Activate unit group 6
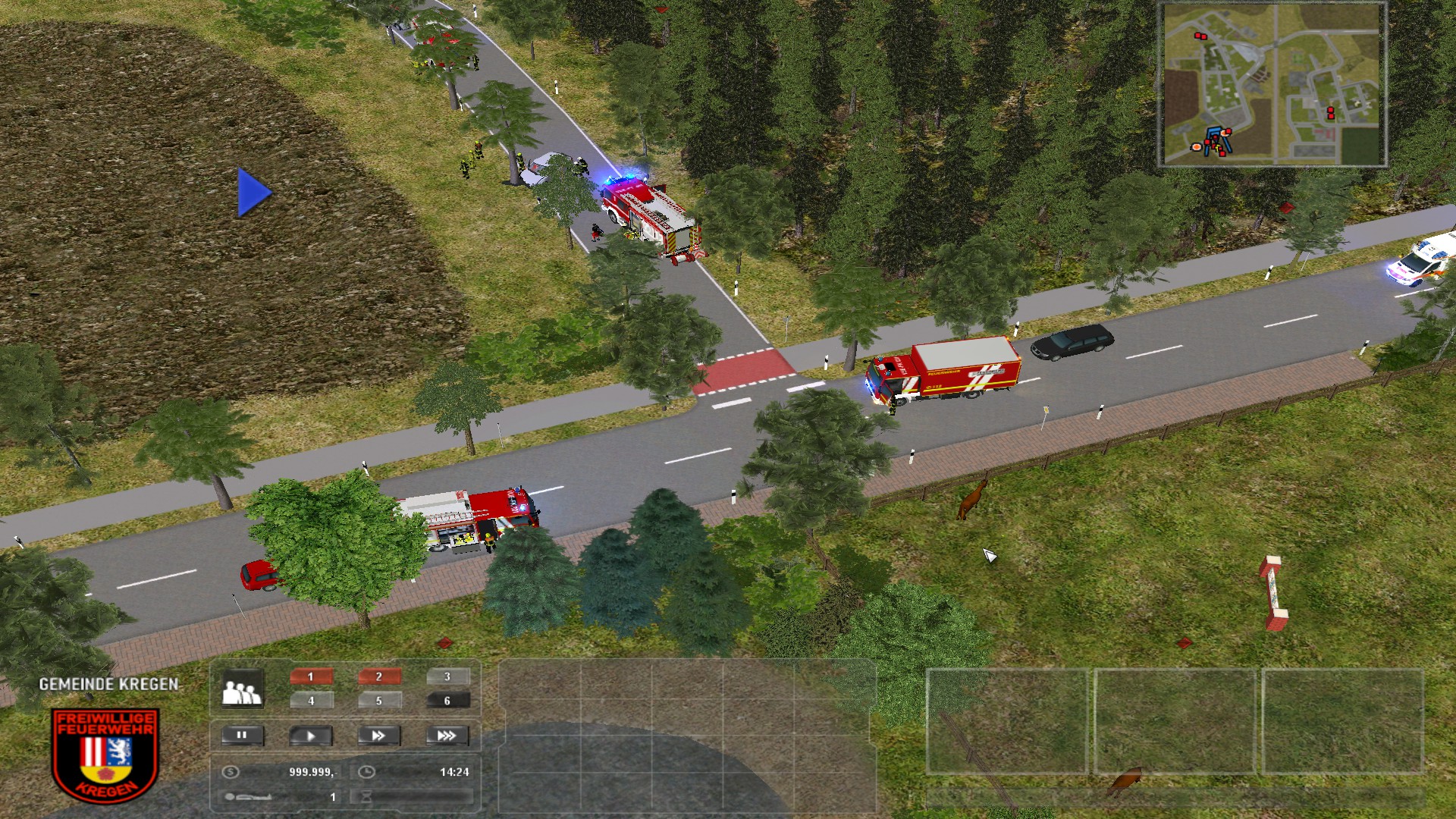Image resolution: width=1456 pixels, height=819 pixels. pyautogui.click(x=447, y=701)
